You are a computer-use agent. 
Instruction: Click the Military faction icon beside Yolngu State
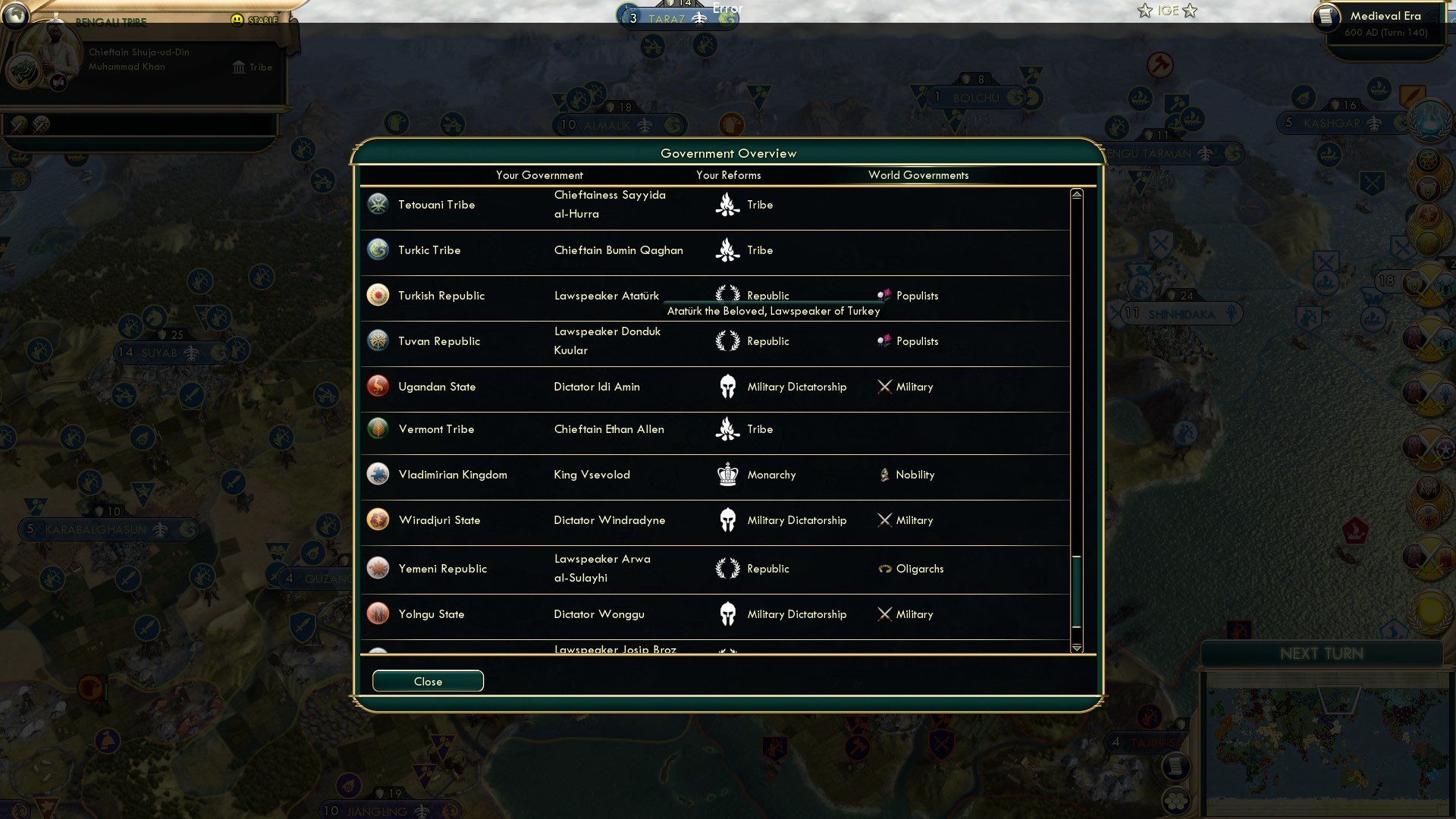884,614
